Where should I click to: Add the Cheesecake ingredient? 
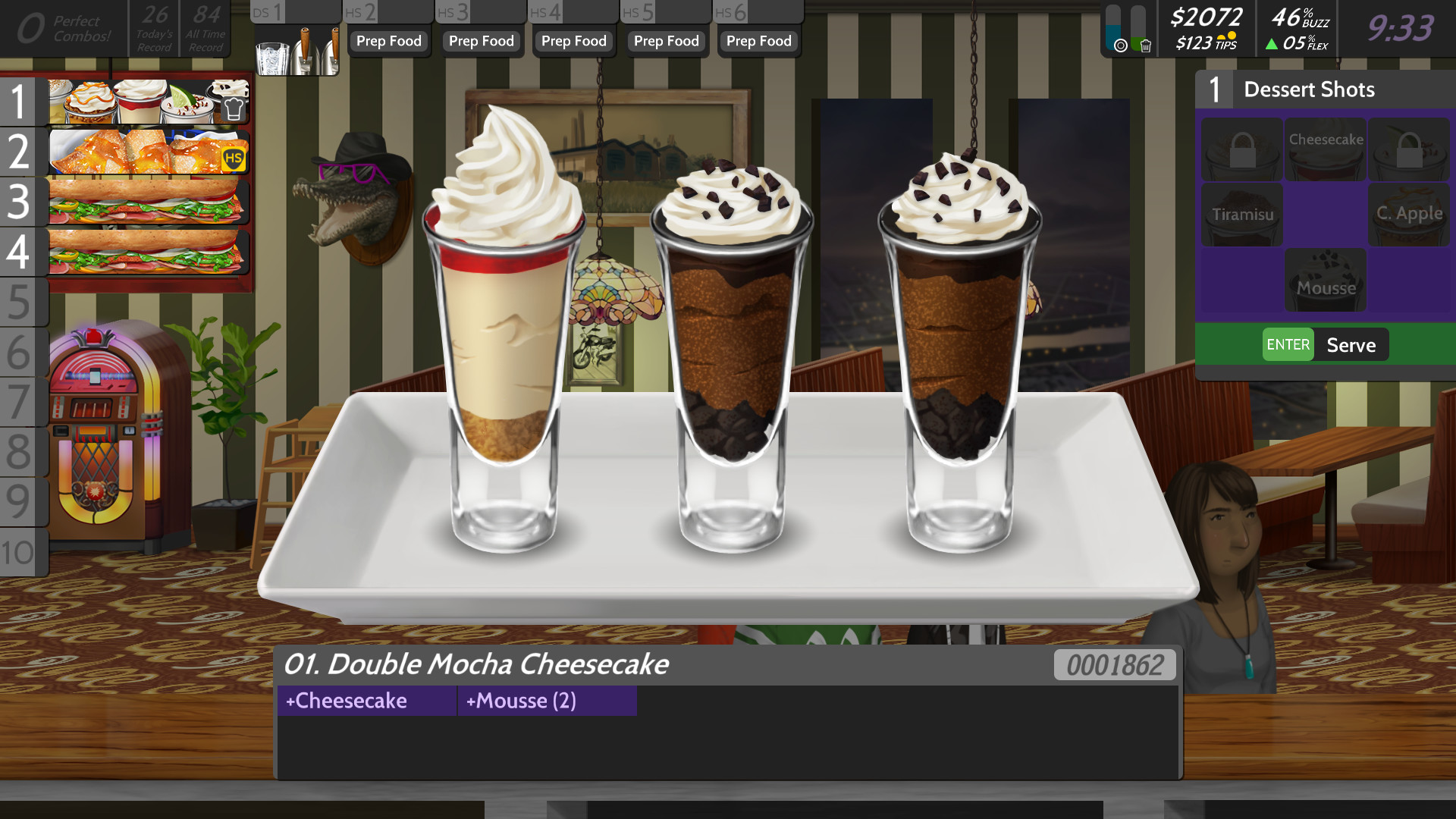1326,149
